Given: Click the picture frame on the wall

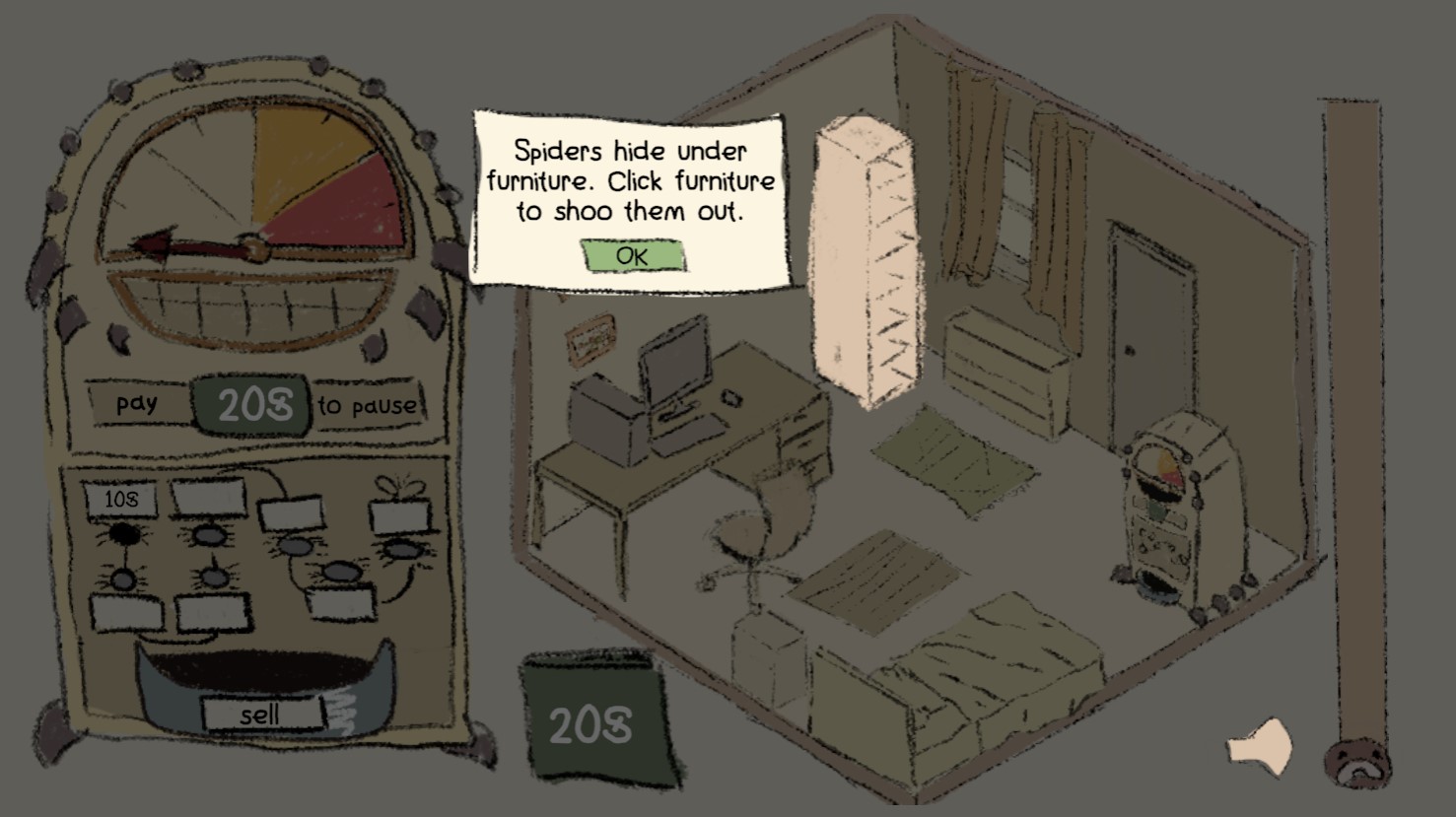Looking at the screenshot, I should click(x=589, y=340).
